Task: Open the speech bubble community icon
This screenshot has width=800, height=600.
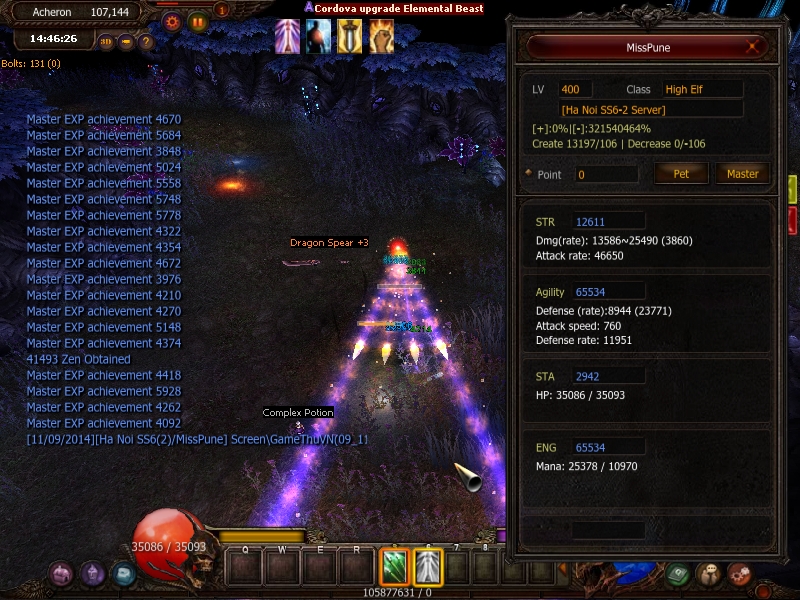Action: 709,574
